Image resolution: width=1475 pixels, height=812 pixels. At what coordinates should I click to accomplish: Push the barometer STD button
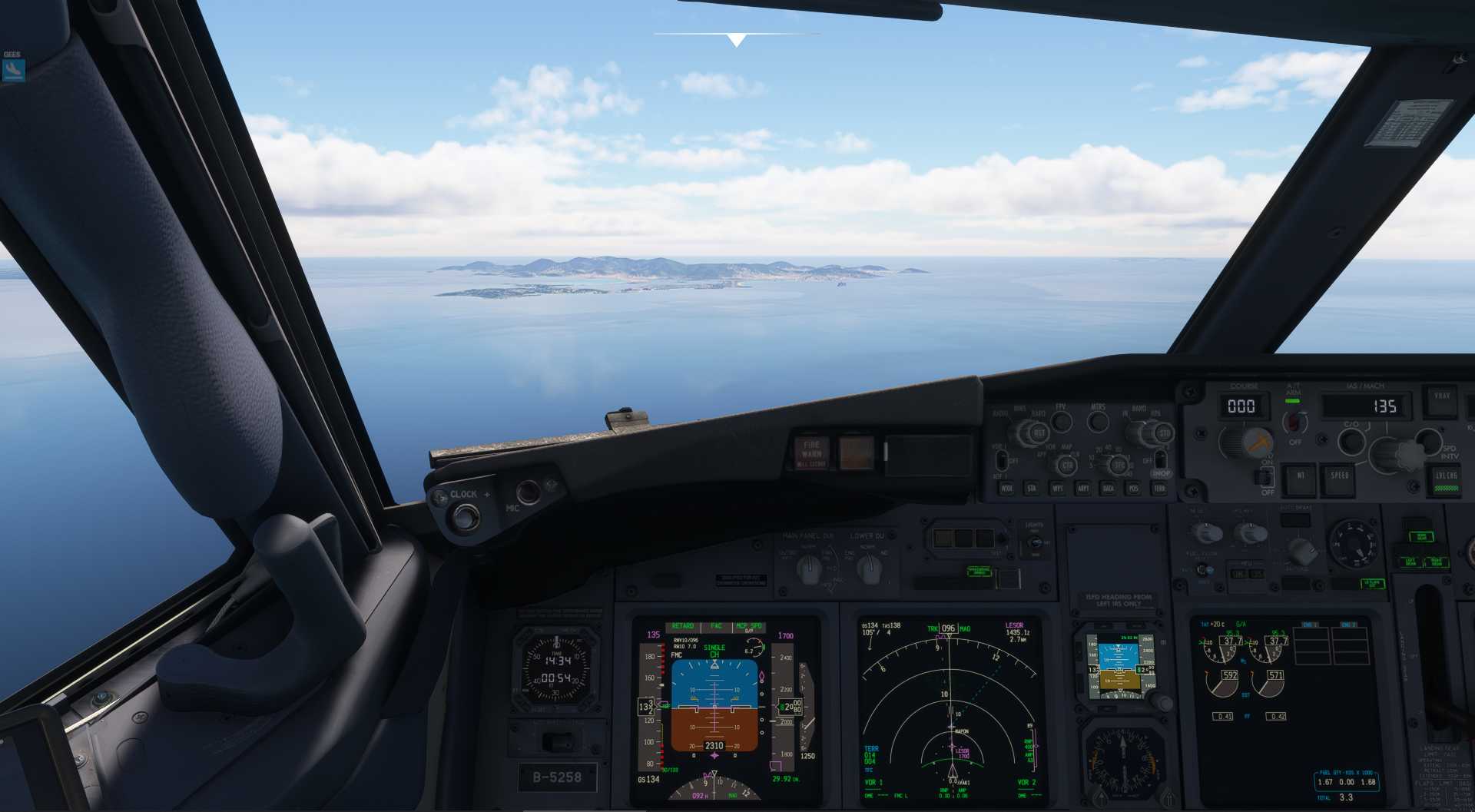tap(1164, 433)
